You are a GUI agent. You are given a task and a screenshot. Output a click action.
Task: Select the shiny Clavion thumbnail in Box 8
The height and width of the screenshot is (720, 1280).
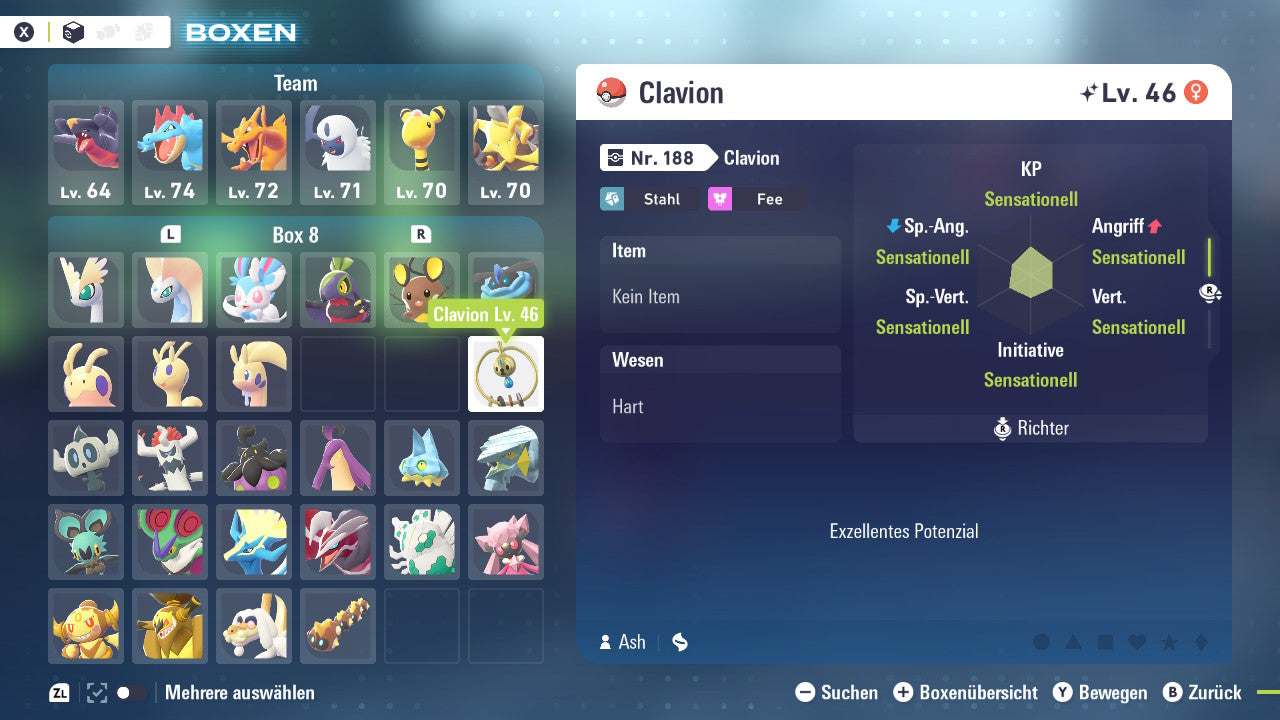tap(505, 374)
